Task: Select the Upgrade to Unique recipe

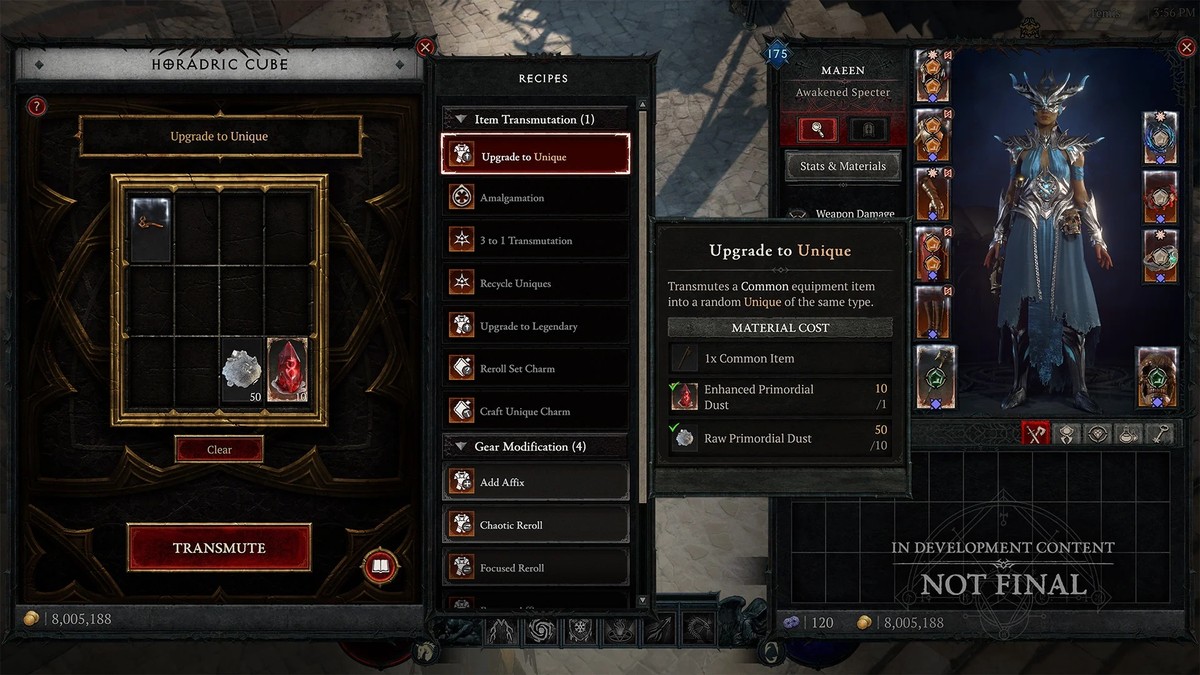Action: (x=535, y=155)
